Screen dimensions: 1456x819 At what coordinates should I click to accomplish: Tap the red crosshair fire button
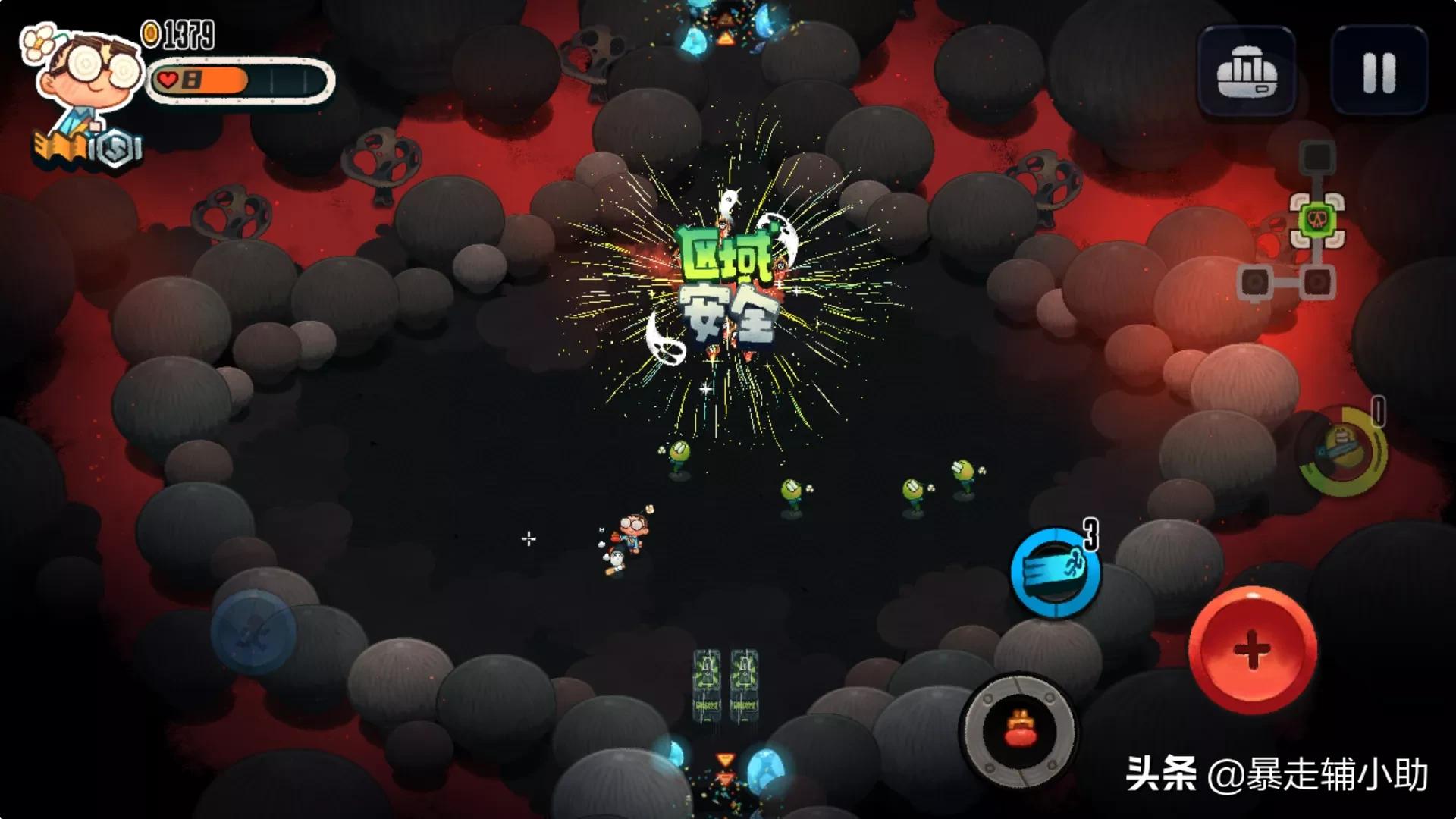(x=1252, y=650)
